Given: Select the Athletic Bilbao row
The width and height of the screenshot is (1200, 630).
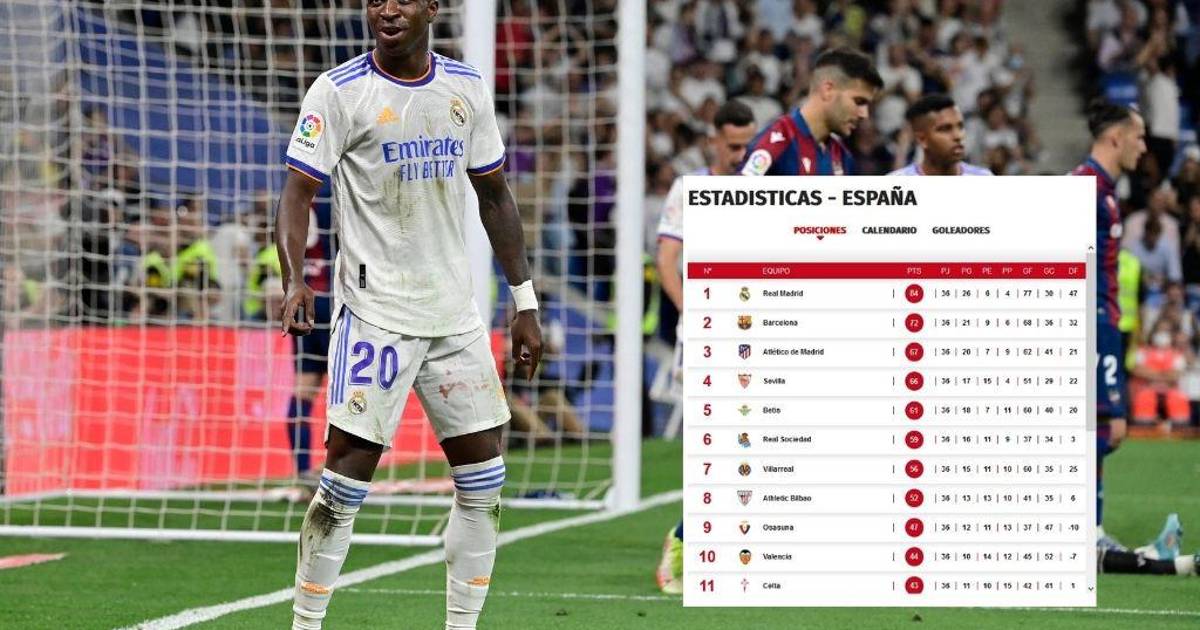Looking at the screenshot, I should coord(787,498).
